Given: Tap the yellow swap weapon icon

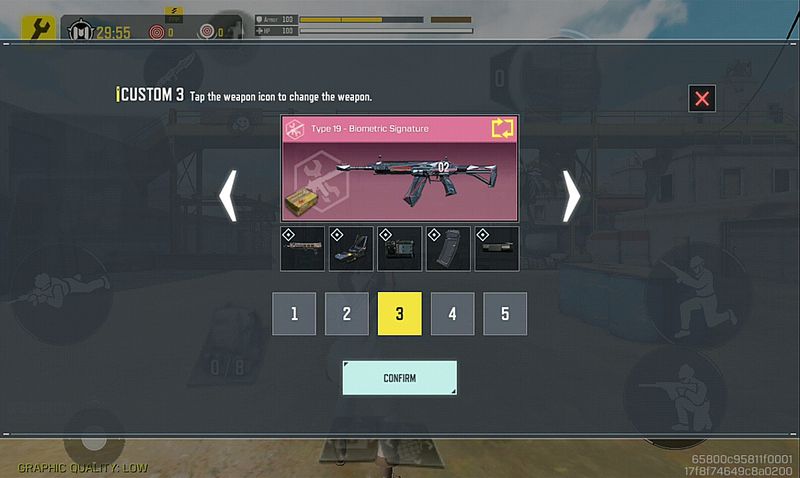Looking at the screenshot, I should pyautogui.click(x=501, y=128).
